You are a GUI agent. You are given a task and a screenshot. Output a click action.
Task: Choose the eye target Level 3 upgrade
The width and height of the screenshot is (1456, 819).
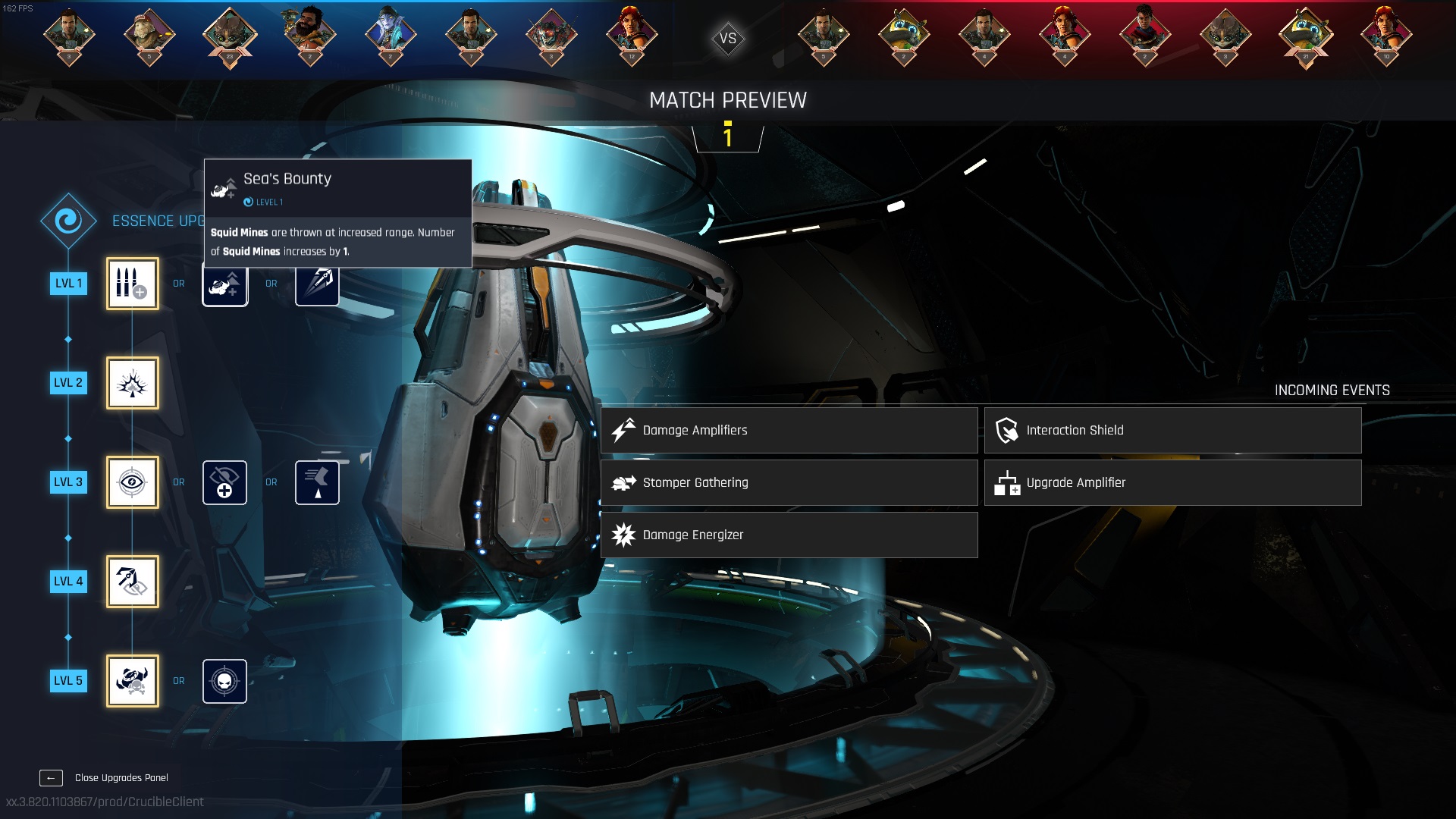133,482
